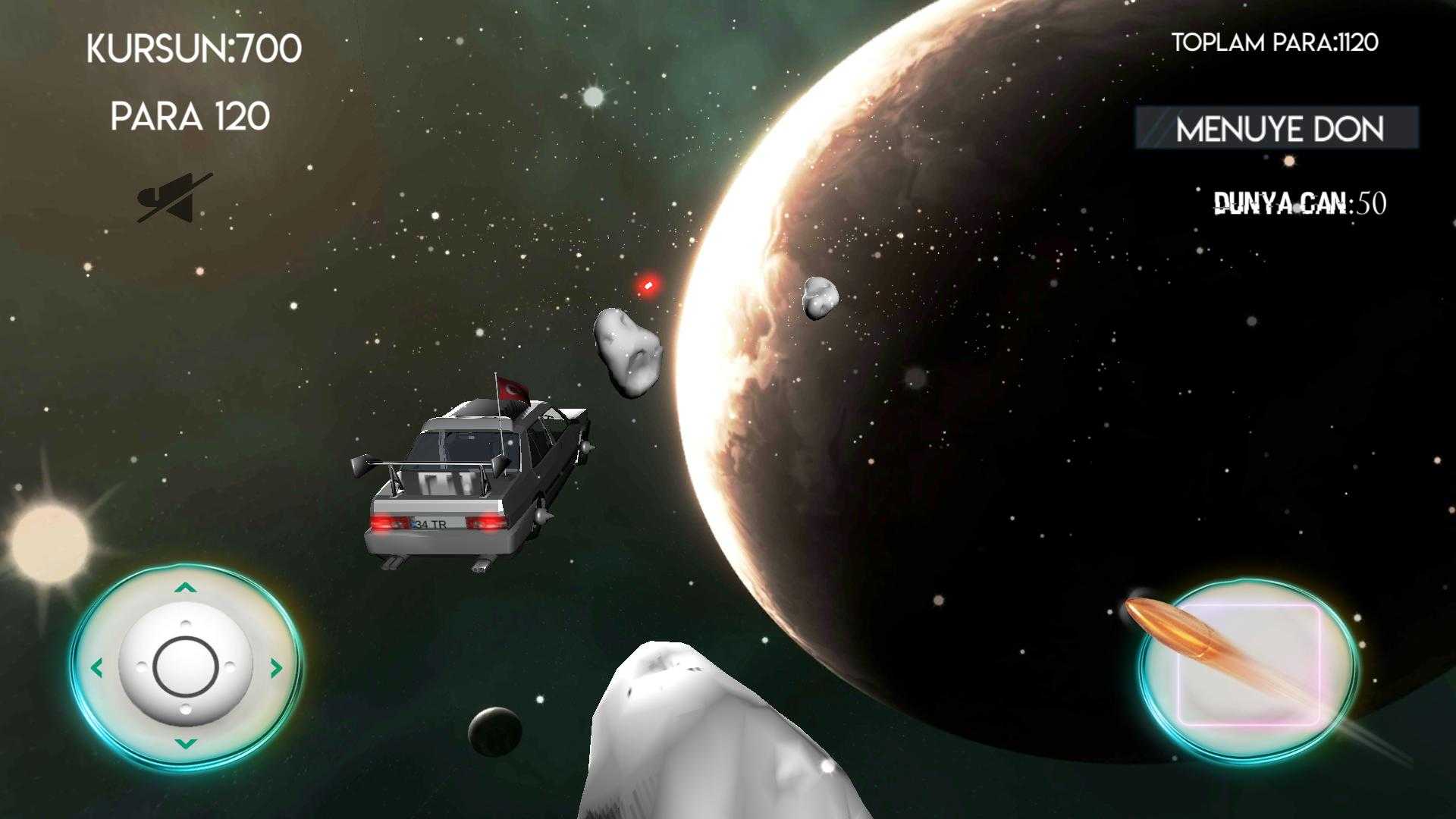The image size is (1456, 819).
Task: Tap the bullet fire button
Action: click(1248, 667)
